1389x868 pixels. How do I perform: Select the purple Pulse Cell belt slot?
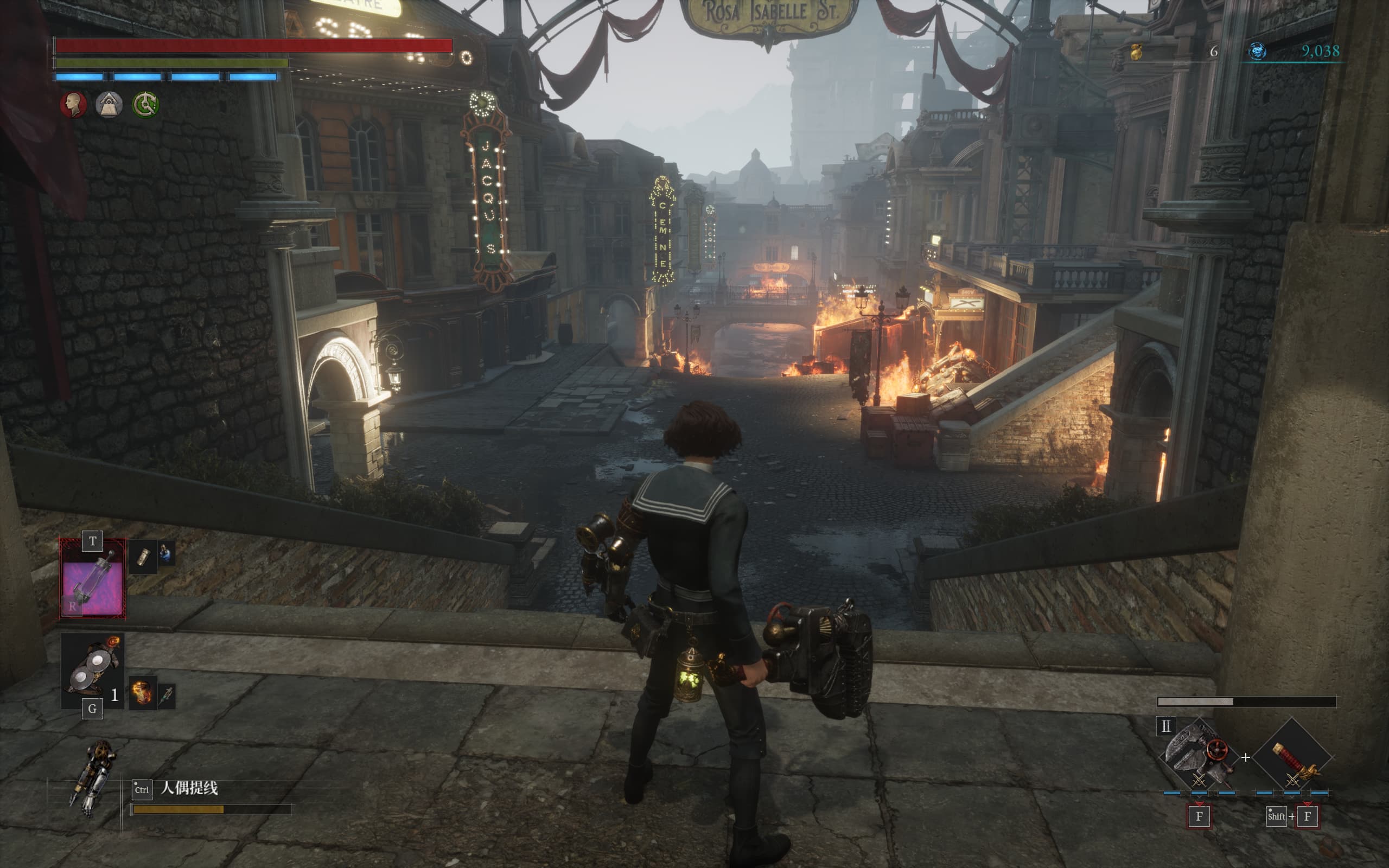[x=92, y=580]
